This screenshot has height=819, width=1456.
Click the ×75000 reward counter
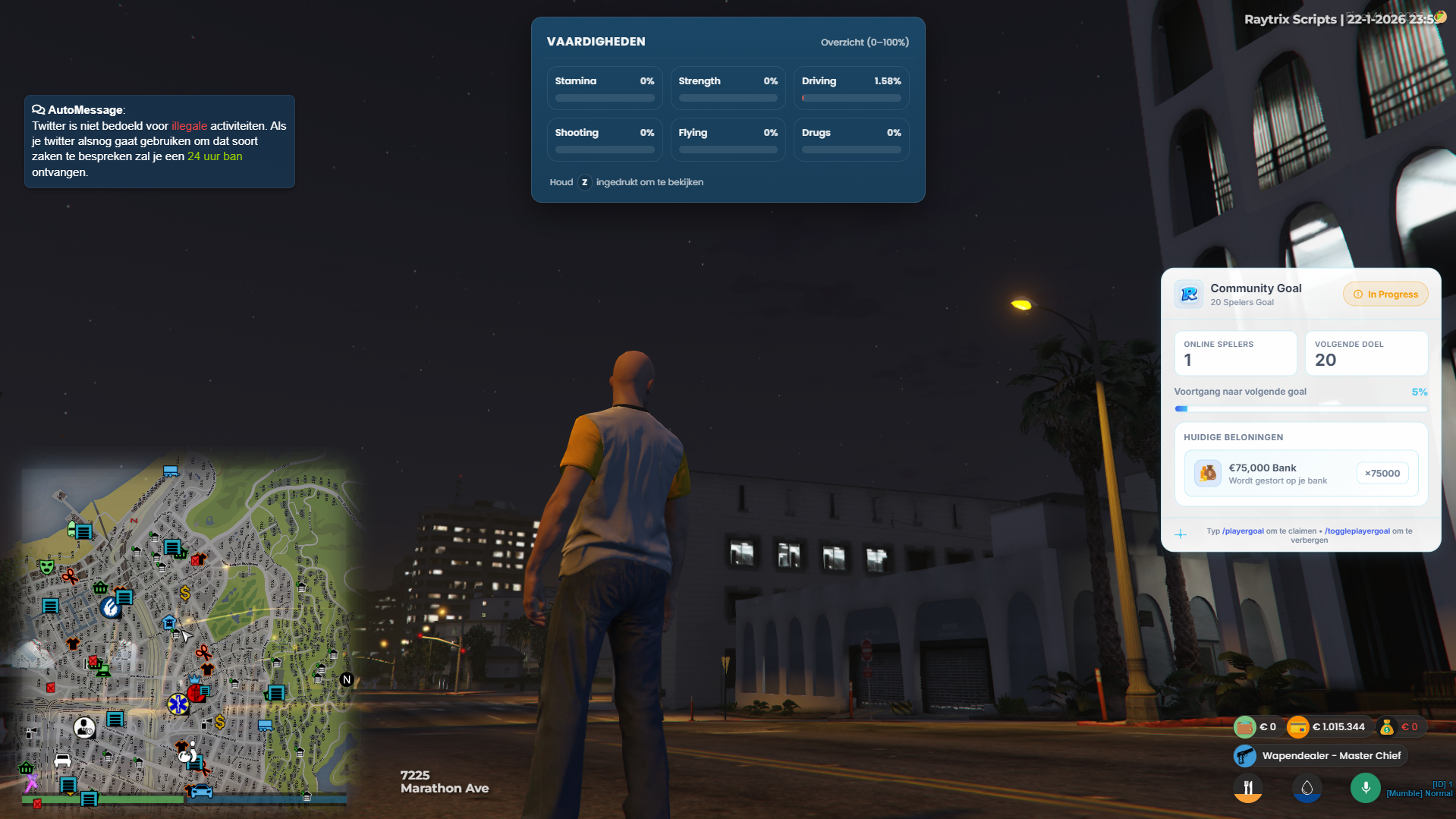(x=1382, y=473)
